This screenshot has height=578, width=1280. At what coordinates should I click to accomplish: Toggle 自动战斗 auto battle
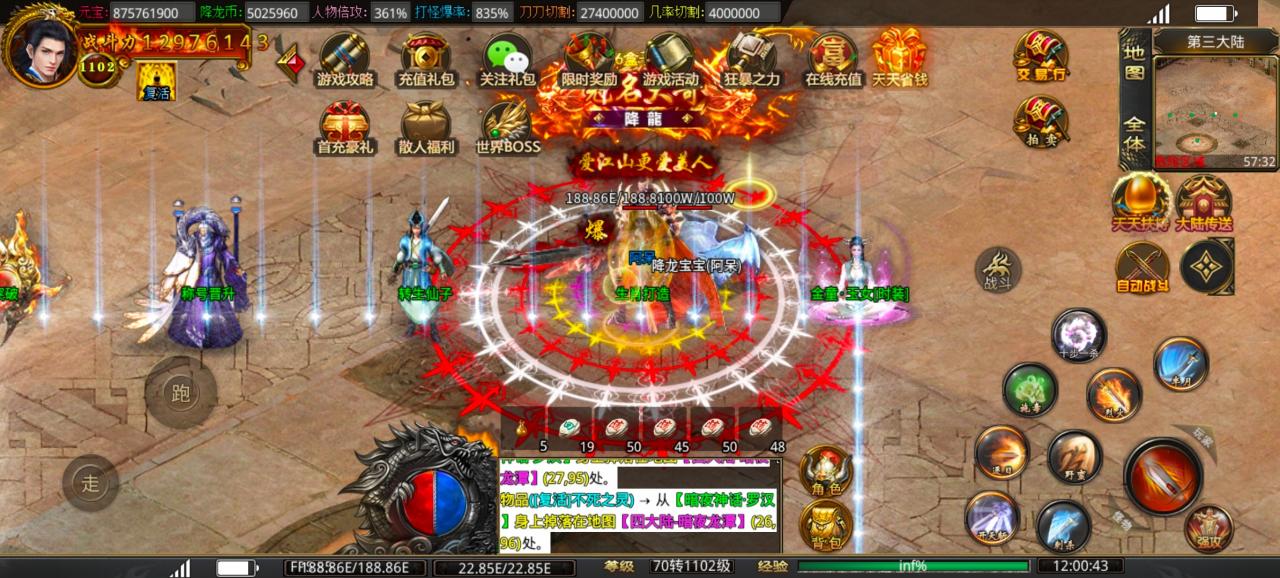pyautogui.click(x=1142, y=268)
